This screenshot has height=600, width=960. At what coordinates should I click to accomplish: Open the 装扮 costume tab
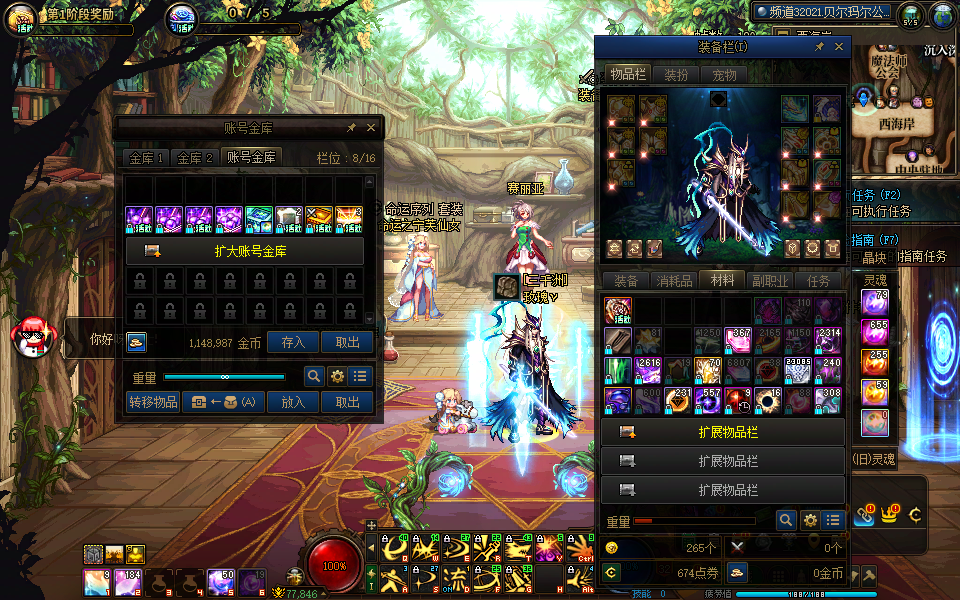(676, 75)
